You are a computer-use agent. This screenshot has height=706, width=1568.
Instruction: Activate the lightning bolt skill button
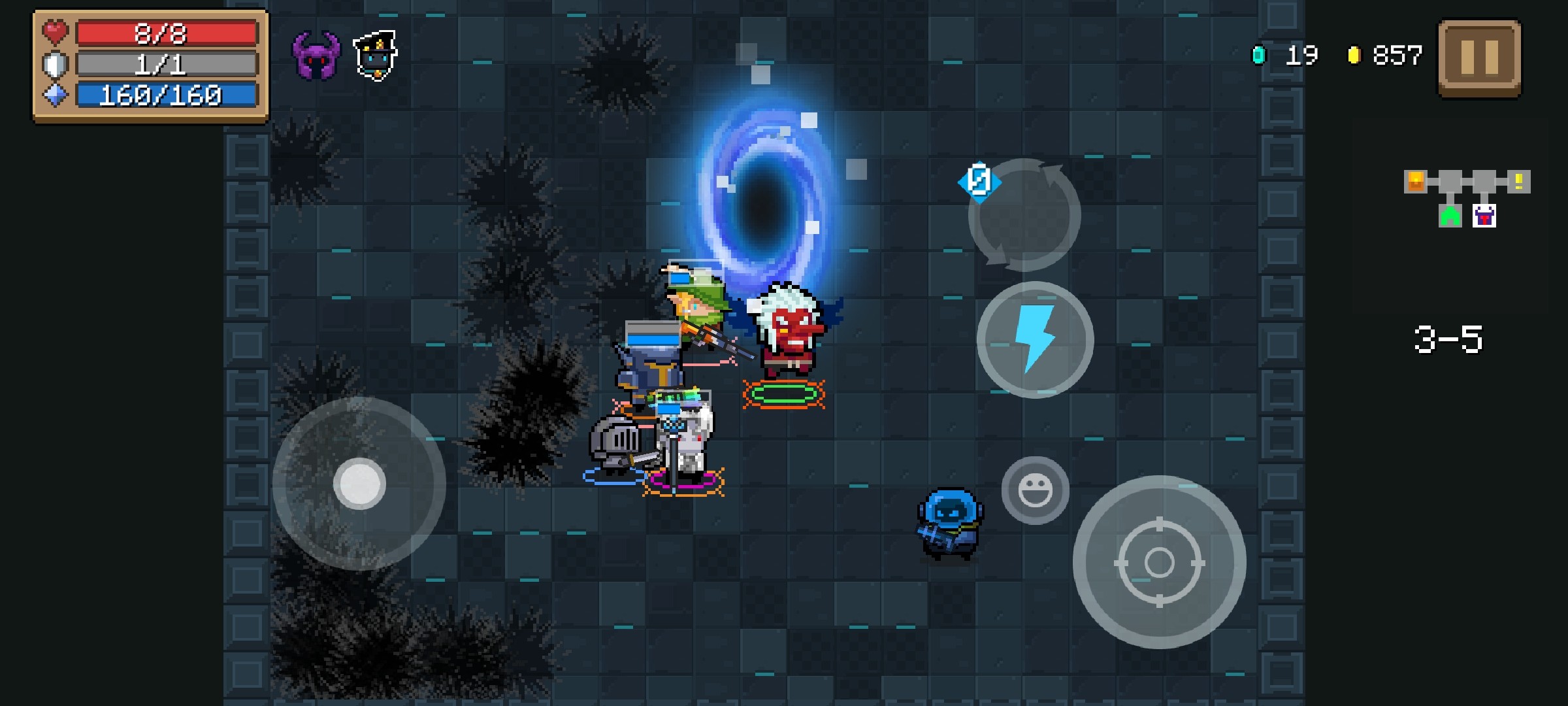pos(1035,340)
